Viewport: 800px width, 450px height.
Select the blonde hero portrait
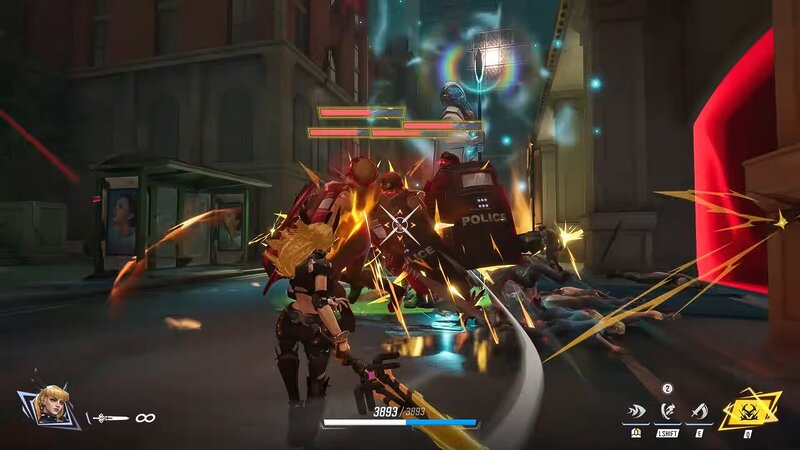tap(47, 407)
